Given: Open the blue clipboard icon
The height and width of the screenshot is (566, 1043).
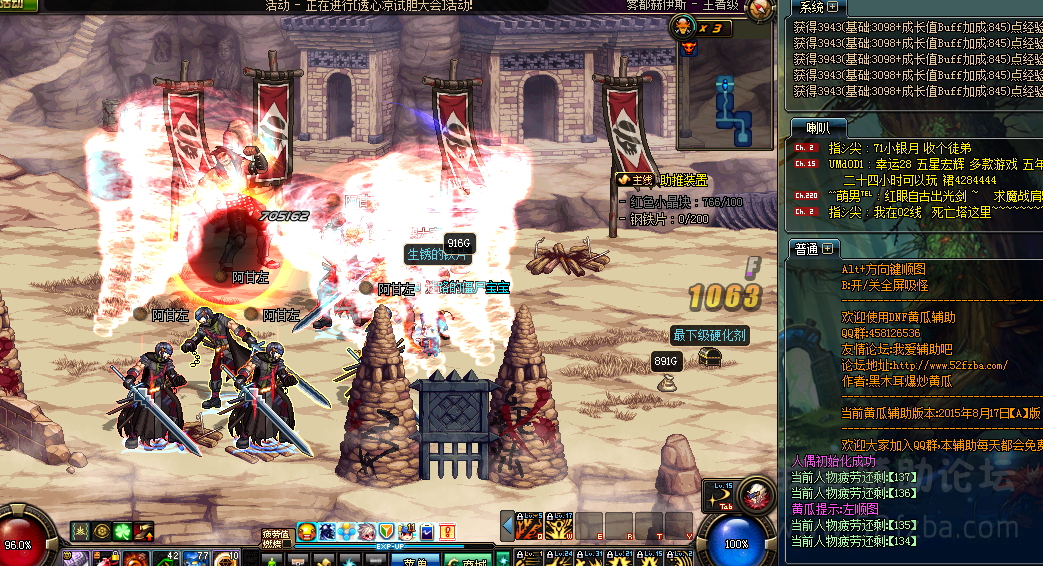Looking at the screenshot, I should coord(426,532).
